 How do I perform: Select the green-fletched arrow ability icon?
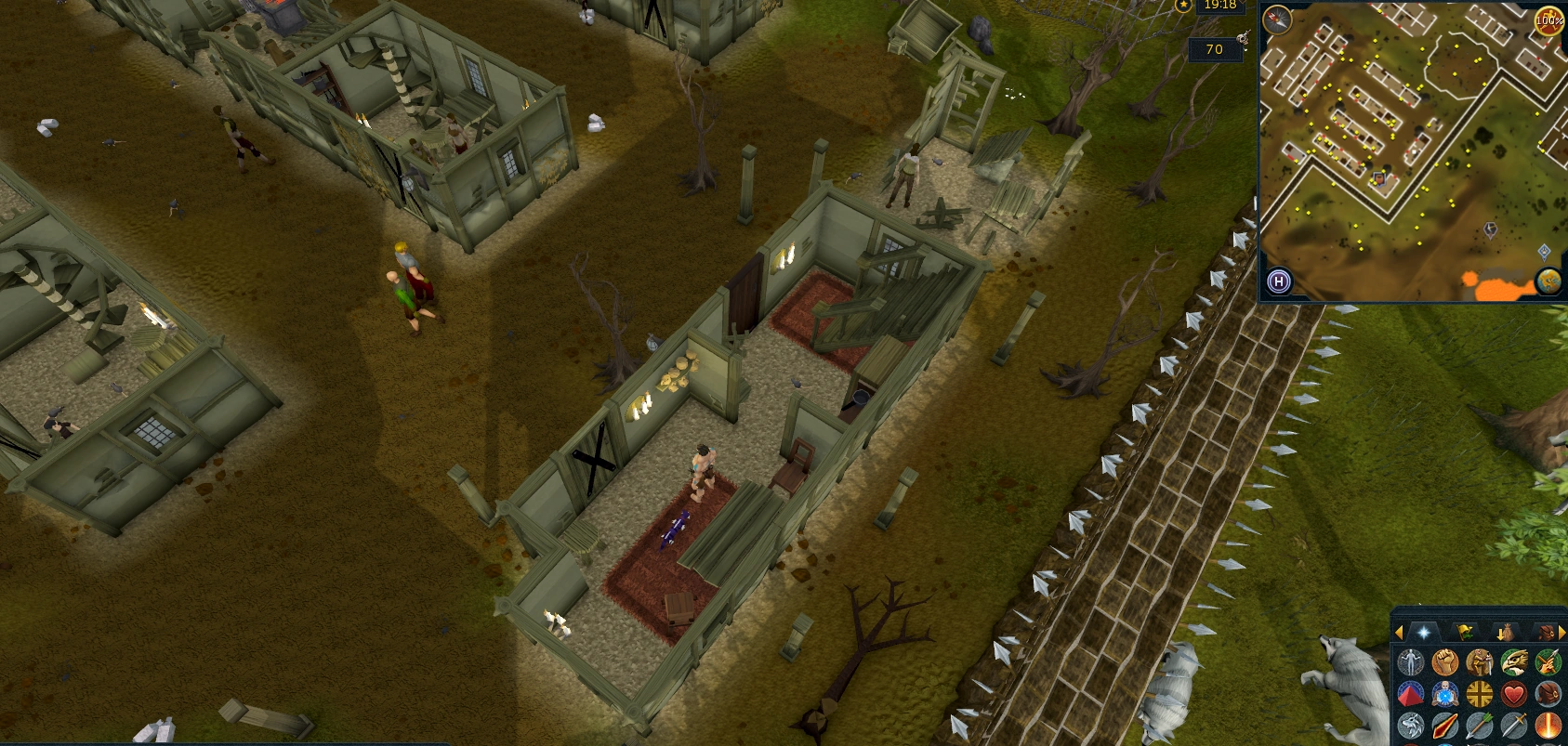point(1479,724)
